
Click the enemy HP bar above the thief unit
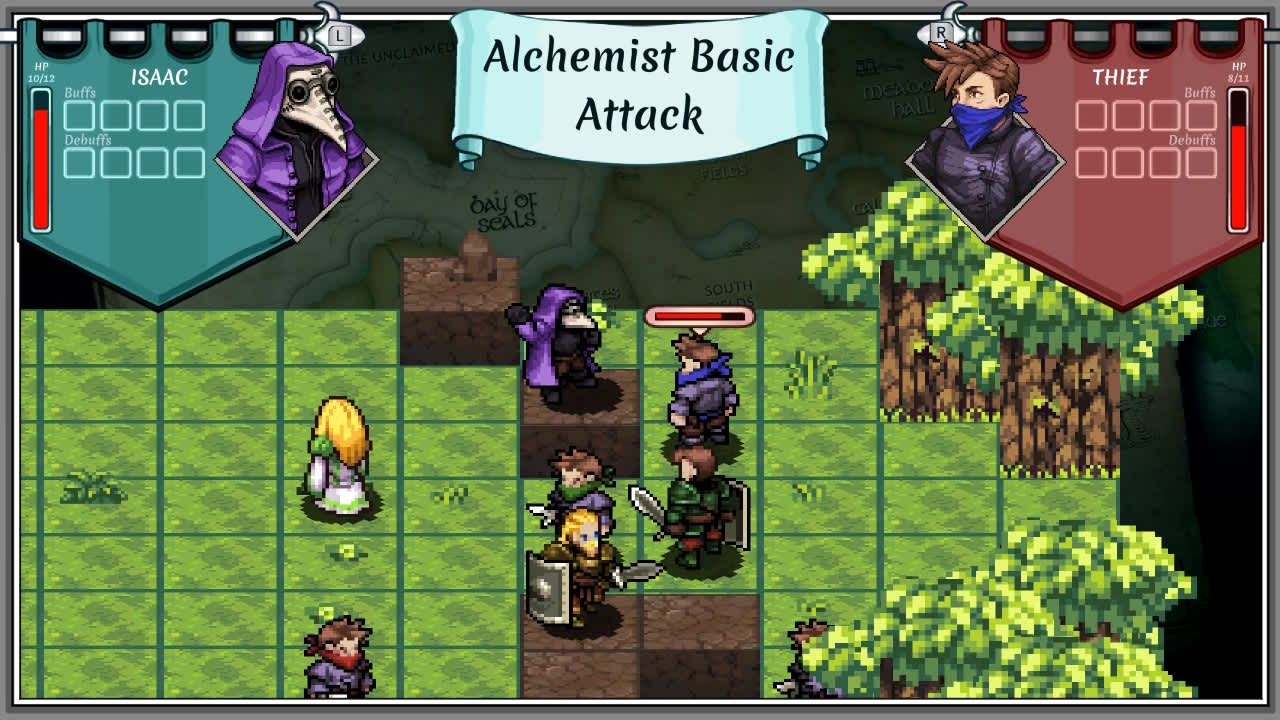[x=697, y=315]
